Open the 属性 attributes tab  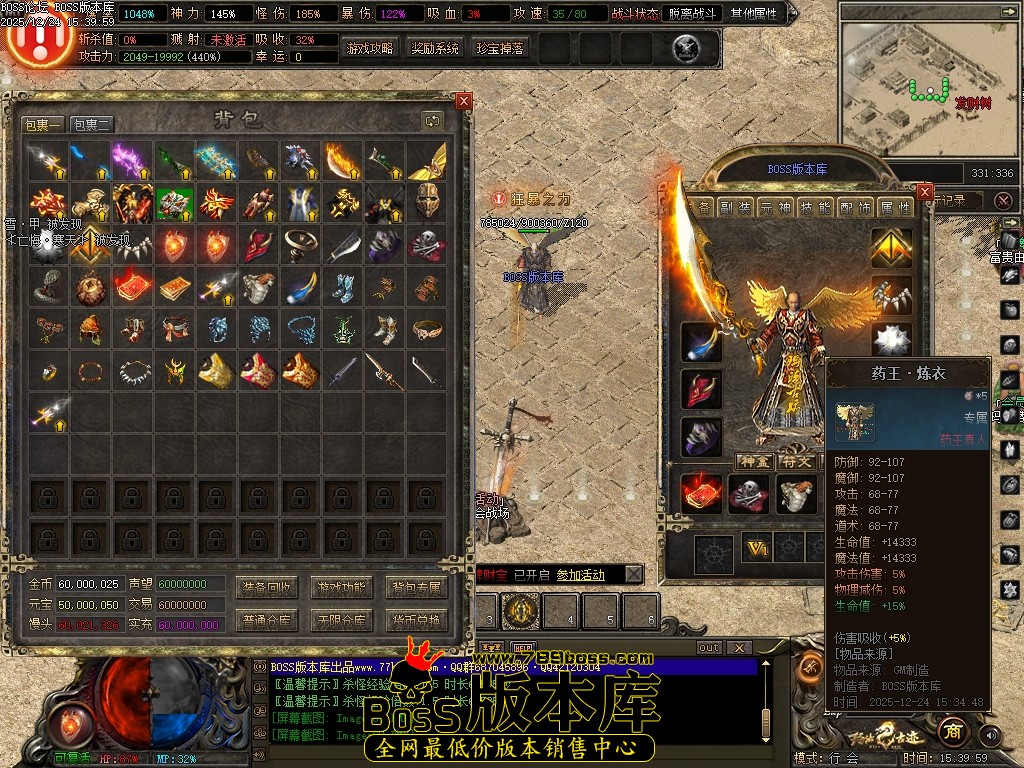click(893, 207)
